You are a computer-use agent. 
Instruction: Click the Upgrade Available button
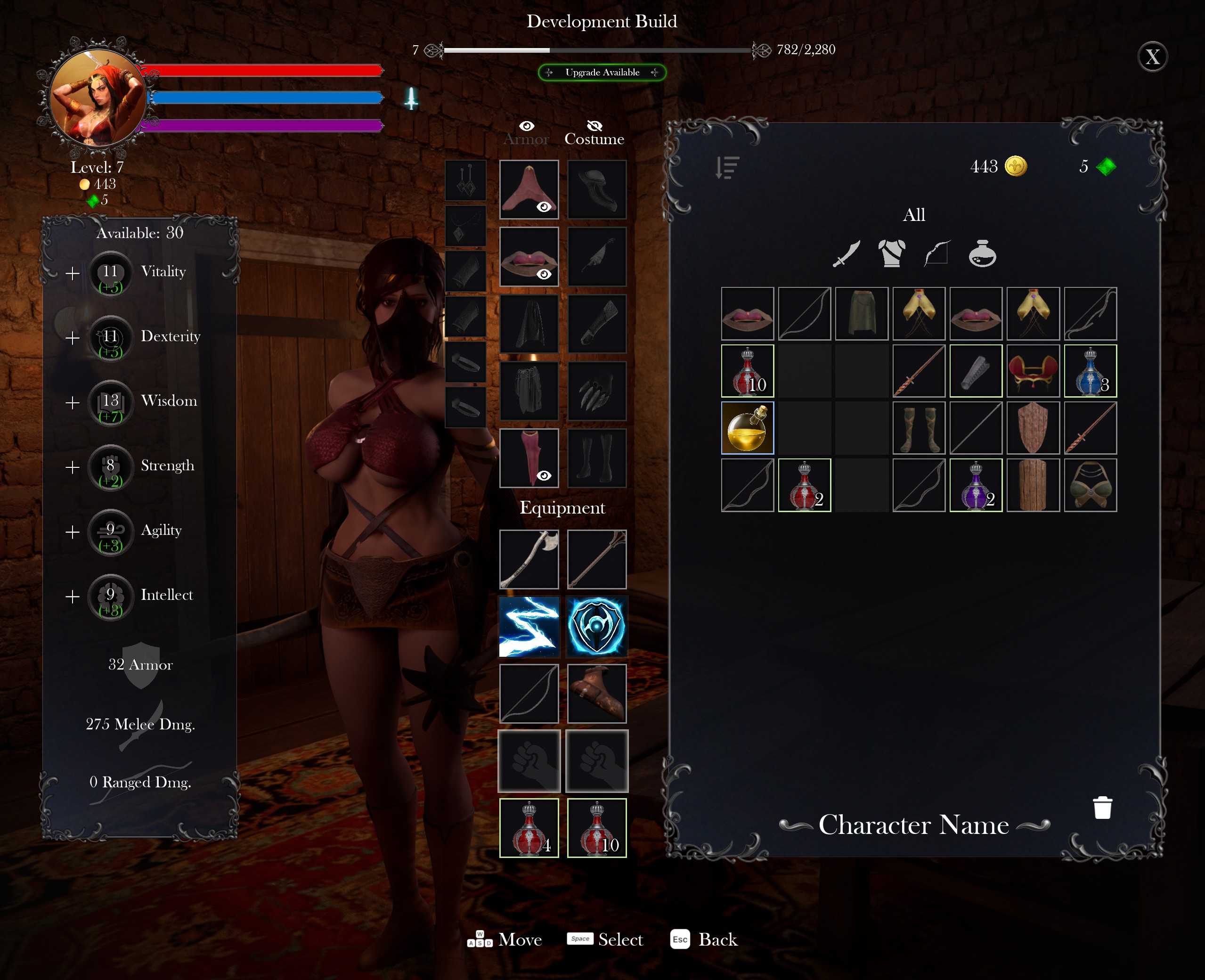[x=602, y=72]
